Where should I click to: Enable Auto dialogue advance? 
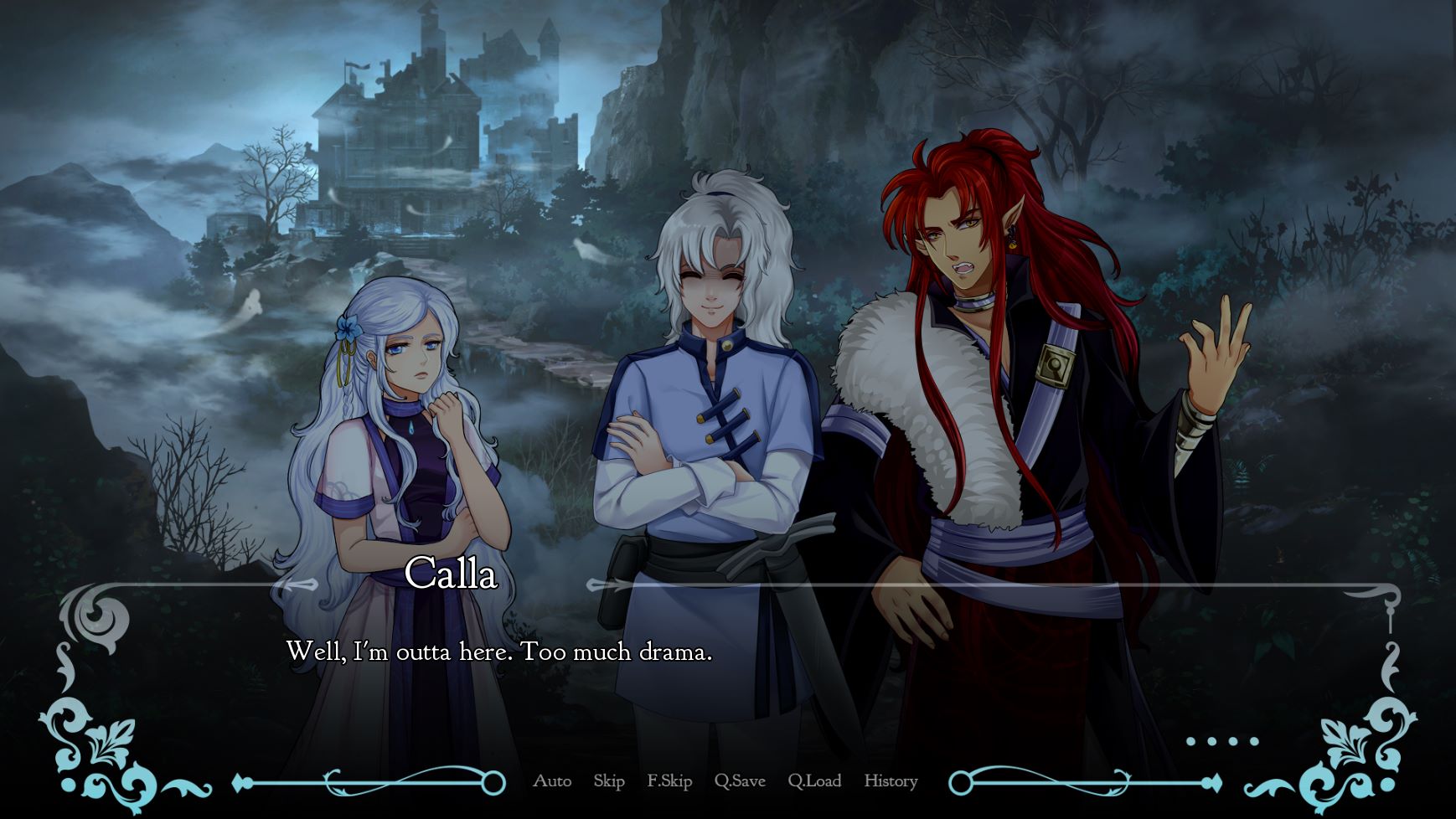(x=552, y=781)
